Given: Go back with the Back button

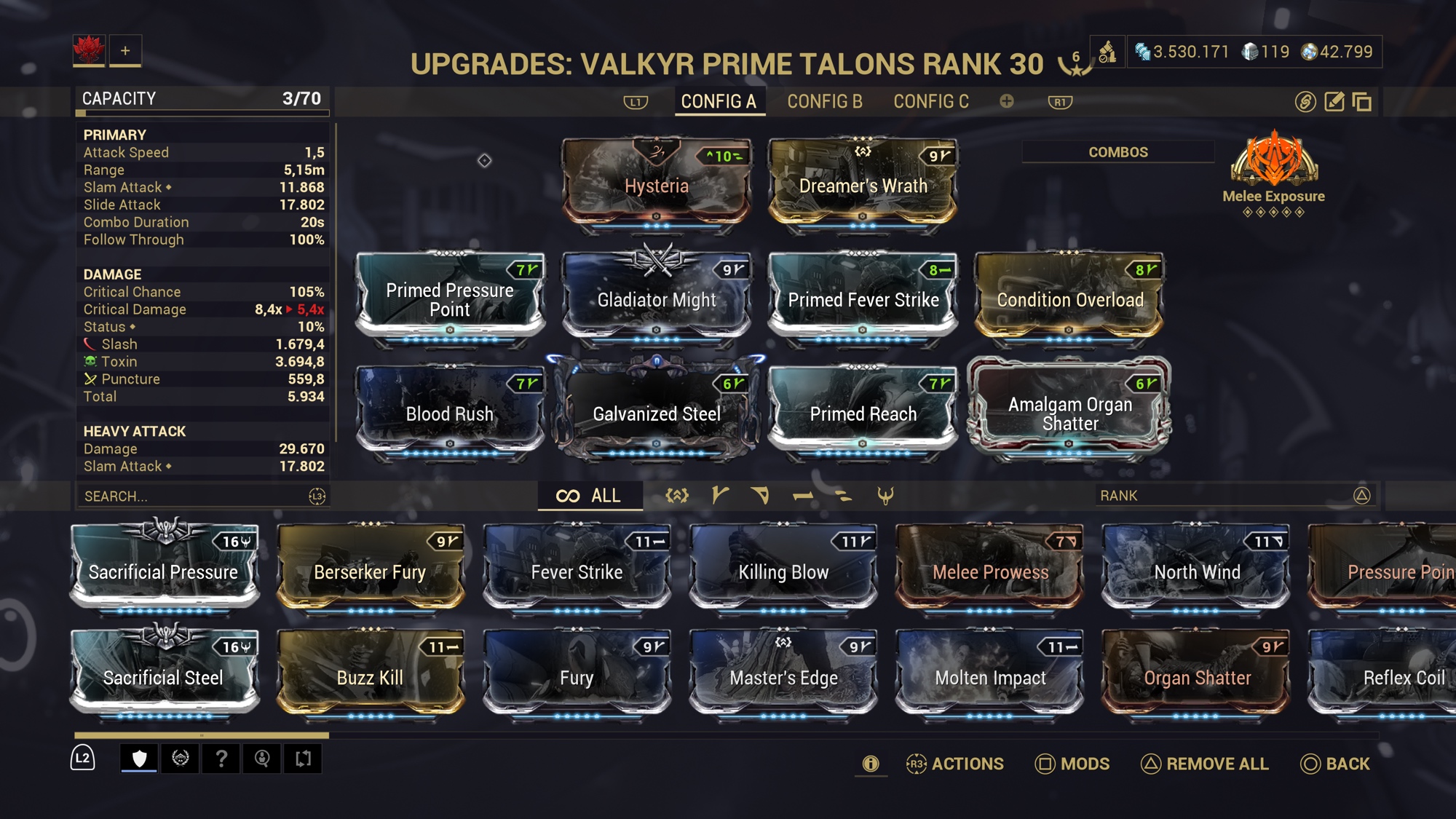Looking at the screenshot, I should [x=1335, y=764].
